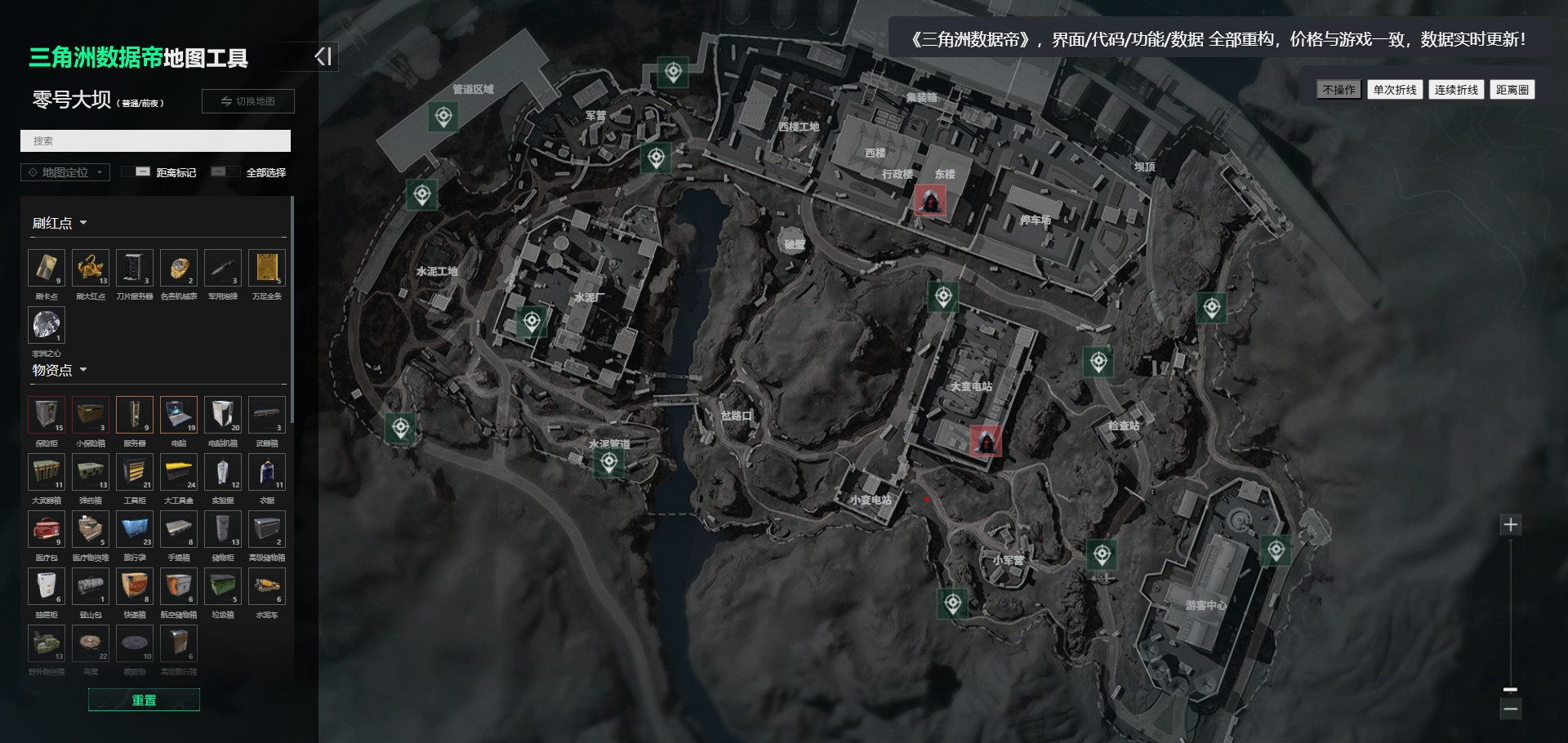
Task: Click the 重置 reset button
Action: point(144,700)
